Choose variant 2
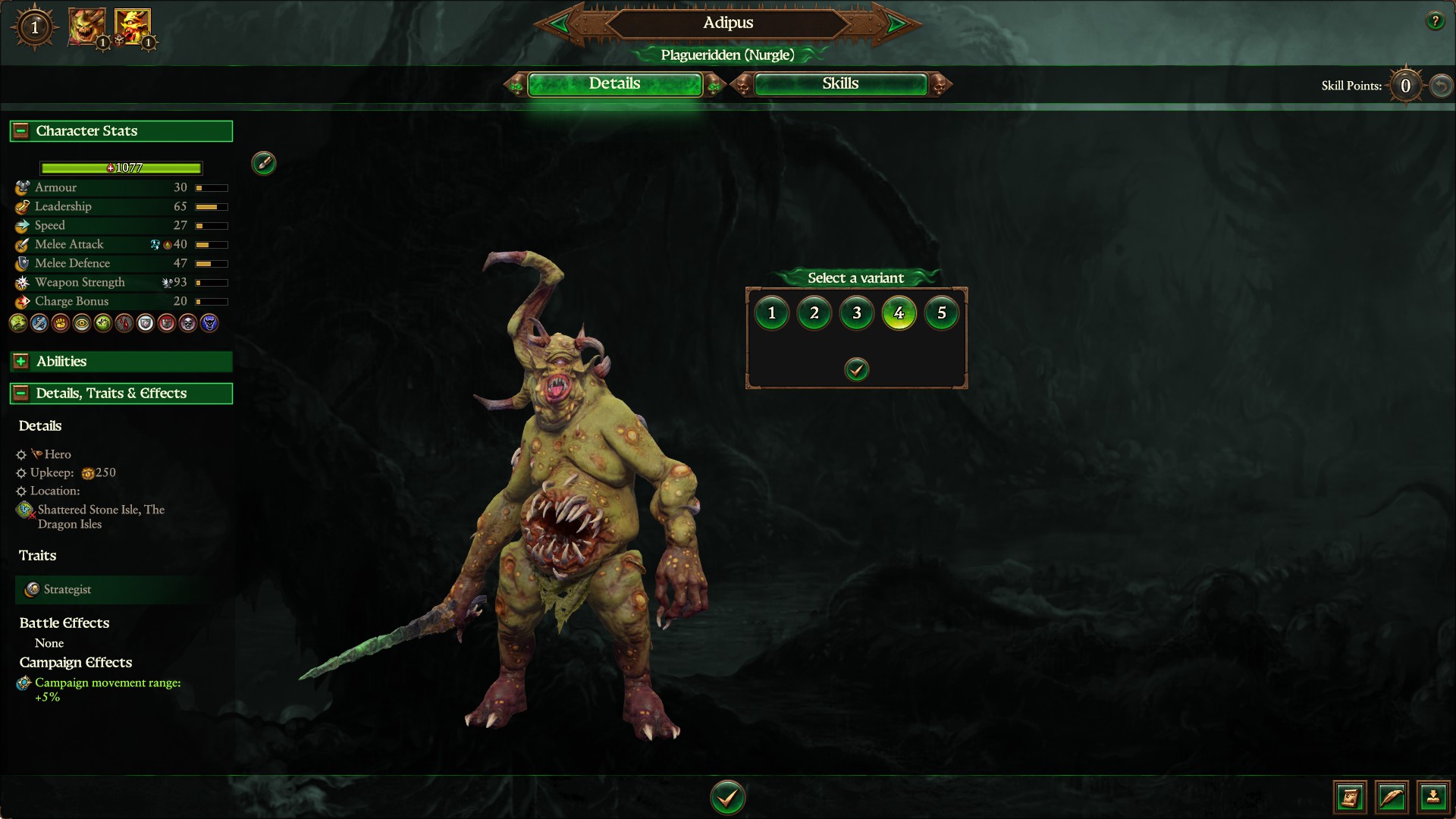This screenshot has width=1456, height=819. click(x=814, y=313)
